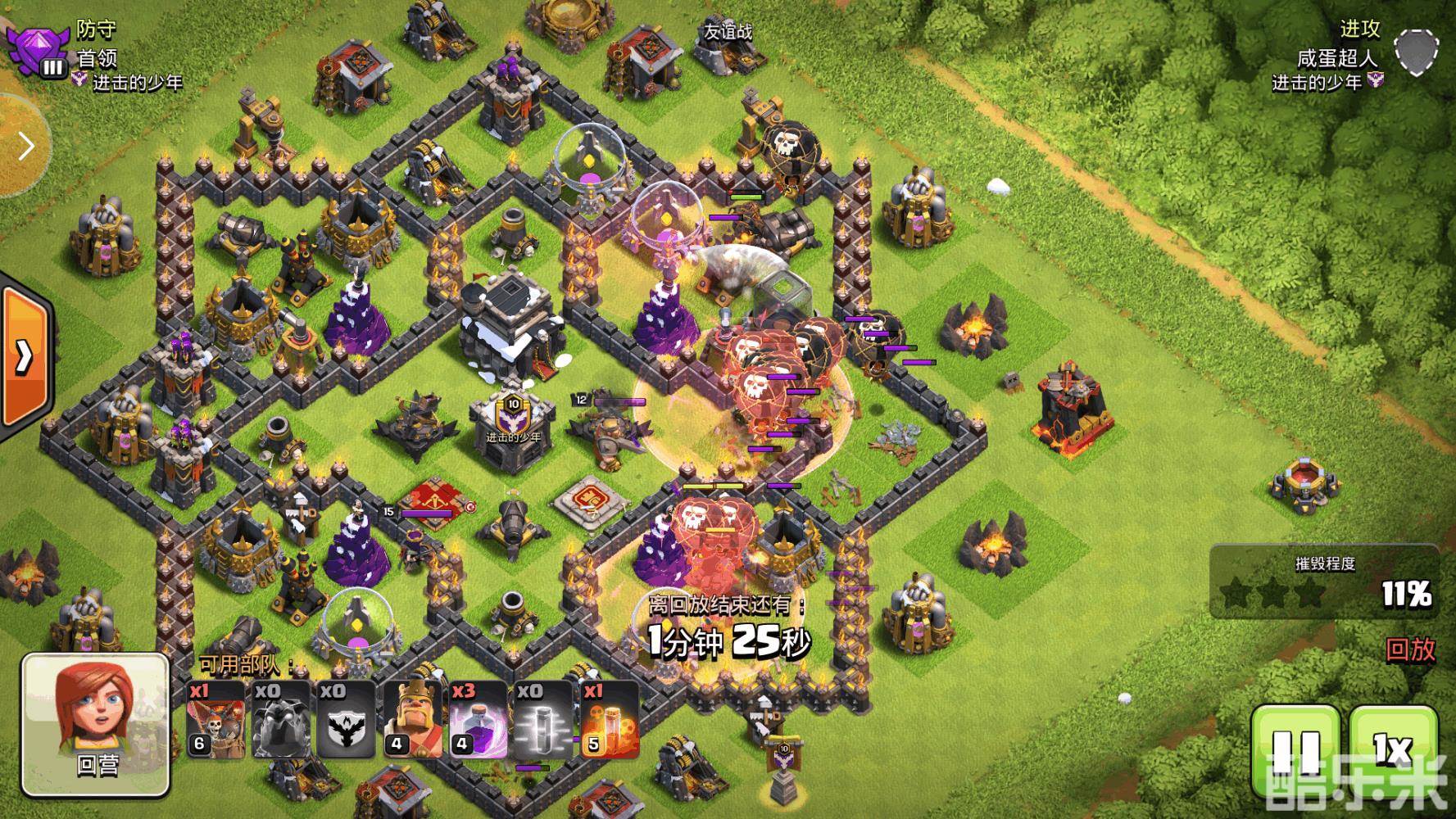
Task: Choose the orange skull spell slot
Action: tap(609, 720)
